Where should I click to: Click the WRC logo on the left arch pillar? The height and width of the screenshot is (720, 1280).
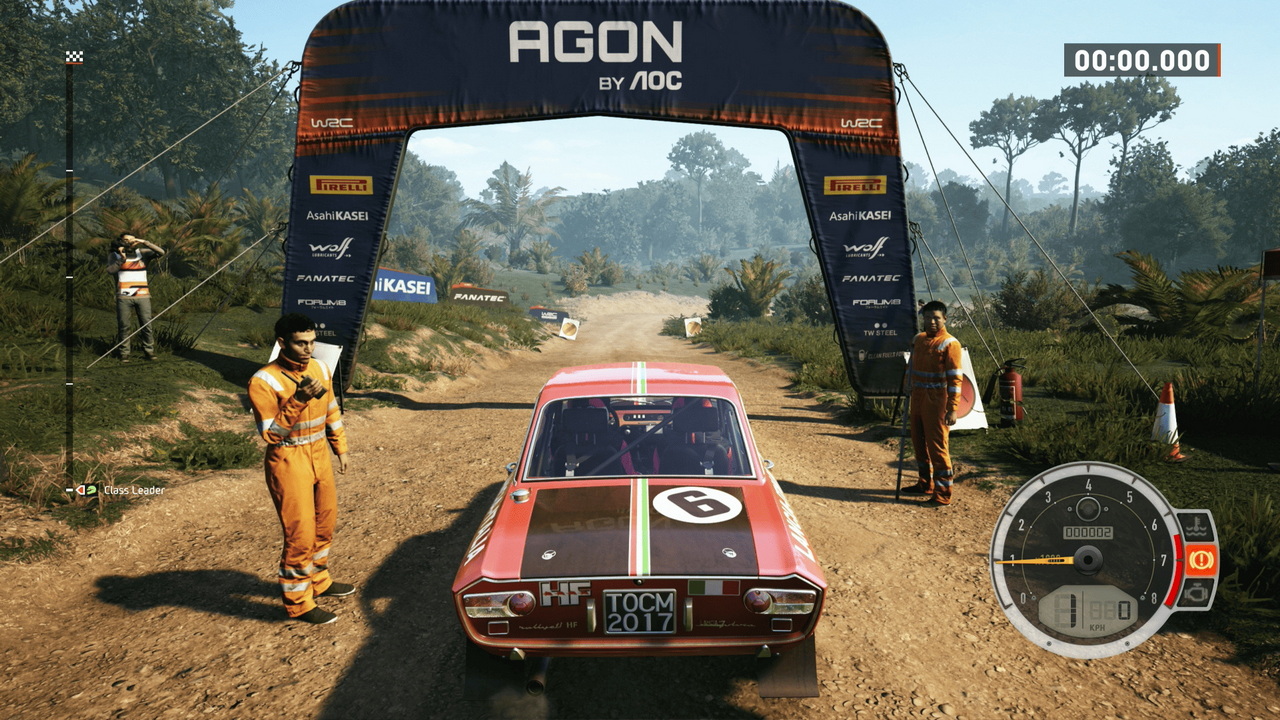(333, 121)
